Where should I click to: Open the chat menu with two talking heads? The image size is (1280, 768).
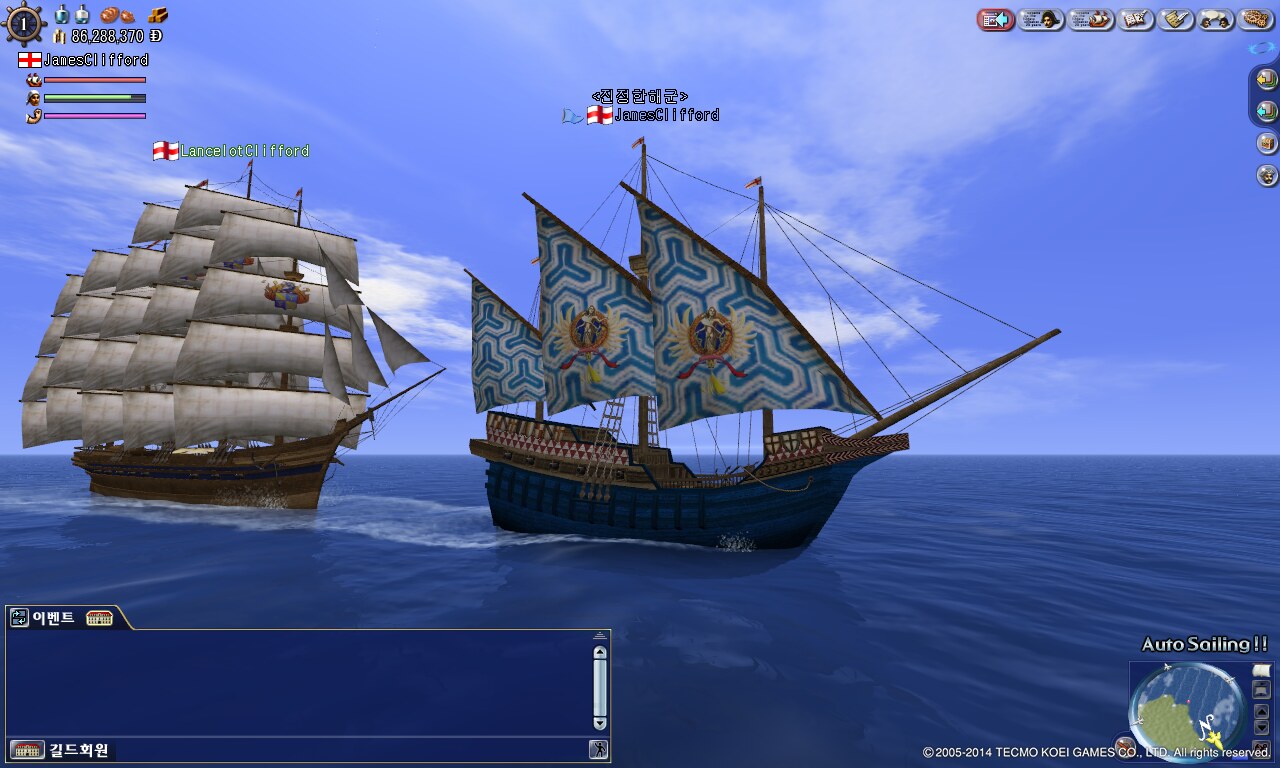(1216, 19)
